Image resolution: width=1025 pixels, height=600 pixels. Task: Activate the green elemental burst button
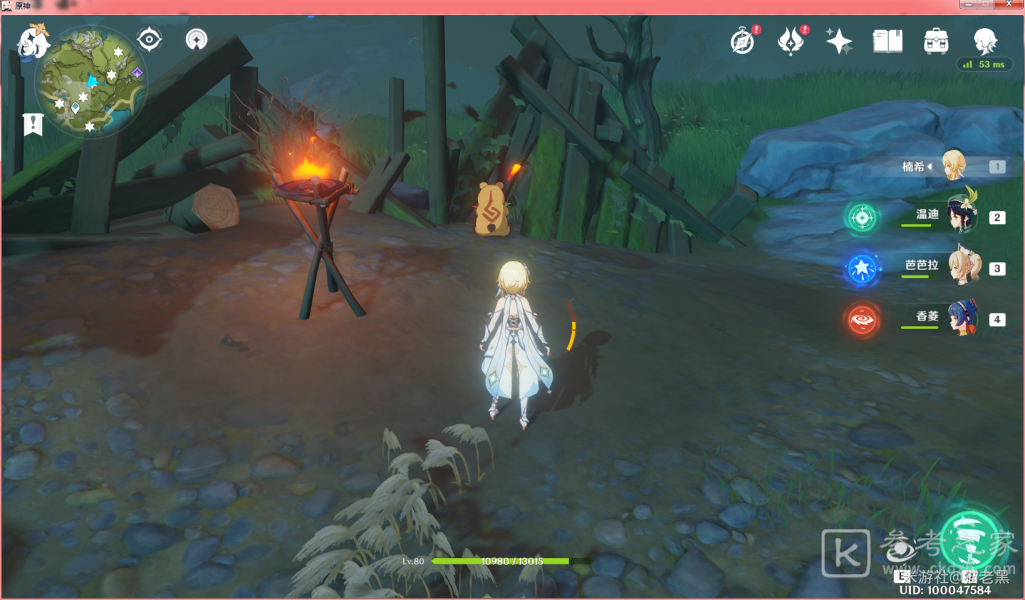(968, 539)
